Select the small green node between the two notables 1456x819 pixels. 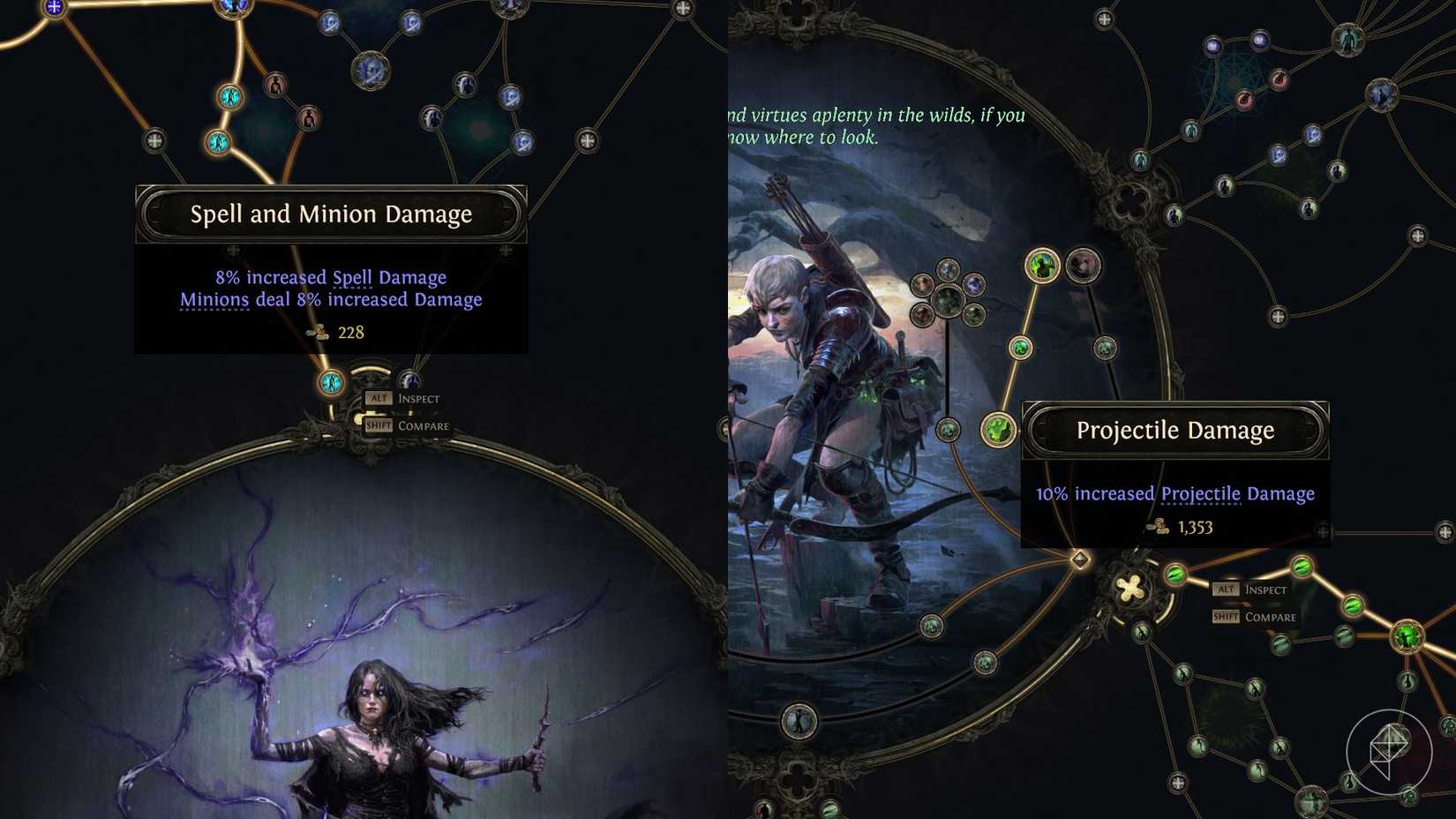(x=1021, y=348)
